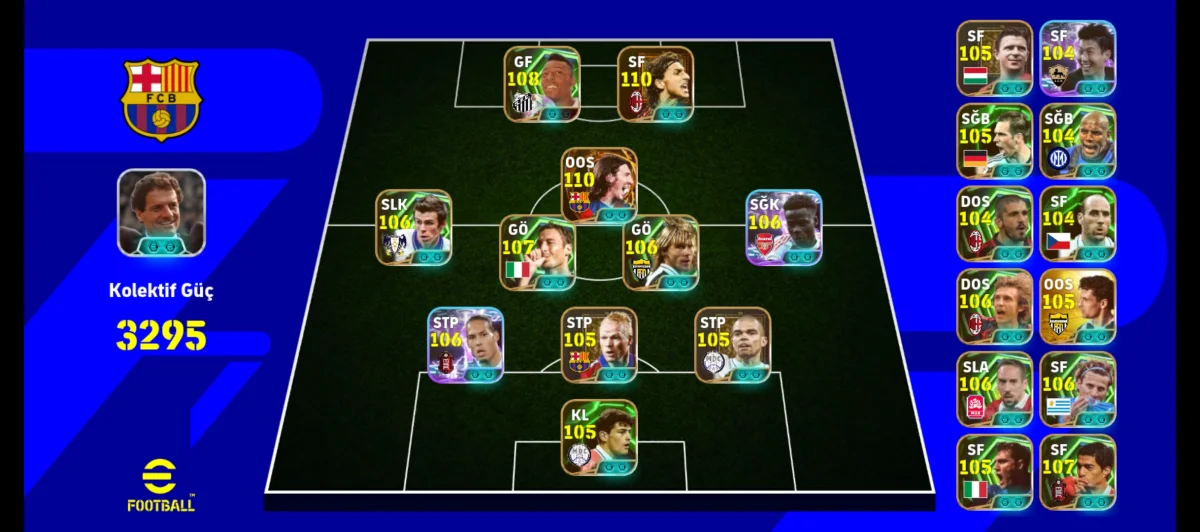Choose the SF 106 substitute with Uruguay flag

1077,390
